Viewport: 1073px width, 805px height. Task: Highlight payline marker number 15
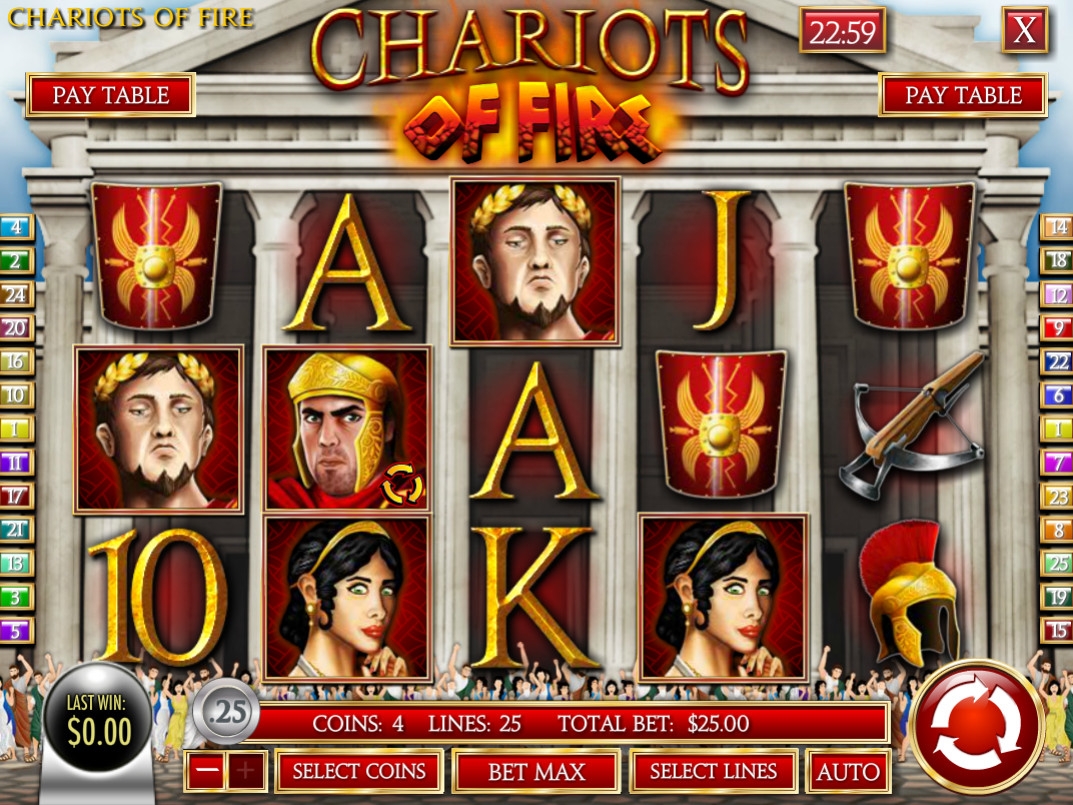[x=1056, y=631]
